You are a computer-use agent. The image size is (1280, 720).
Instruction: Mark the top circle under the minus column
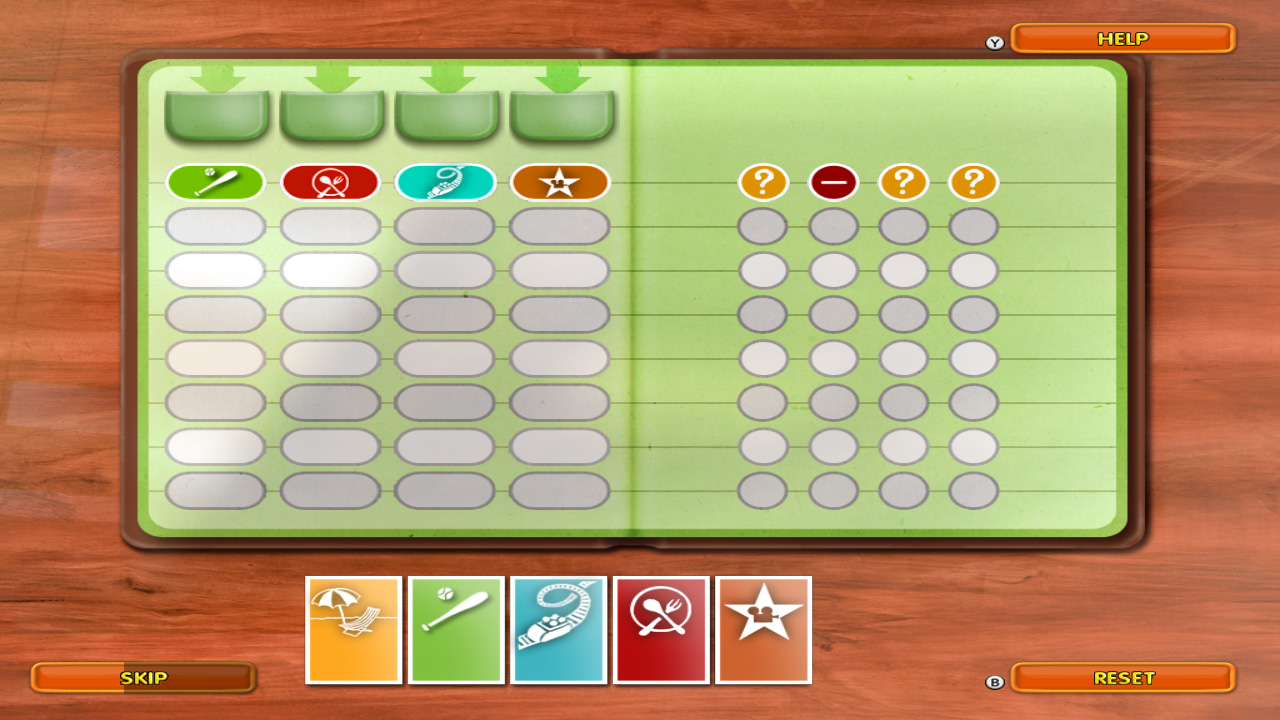834,225
